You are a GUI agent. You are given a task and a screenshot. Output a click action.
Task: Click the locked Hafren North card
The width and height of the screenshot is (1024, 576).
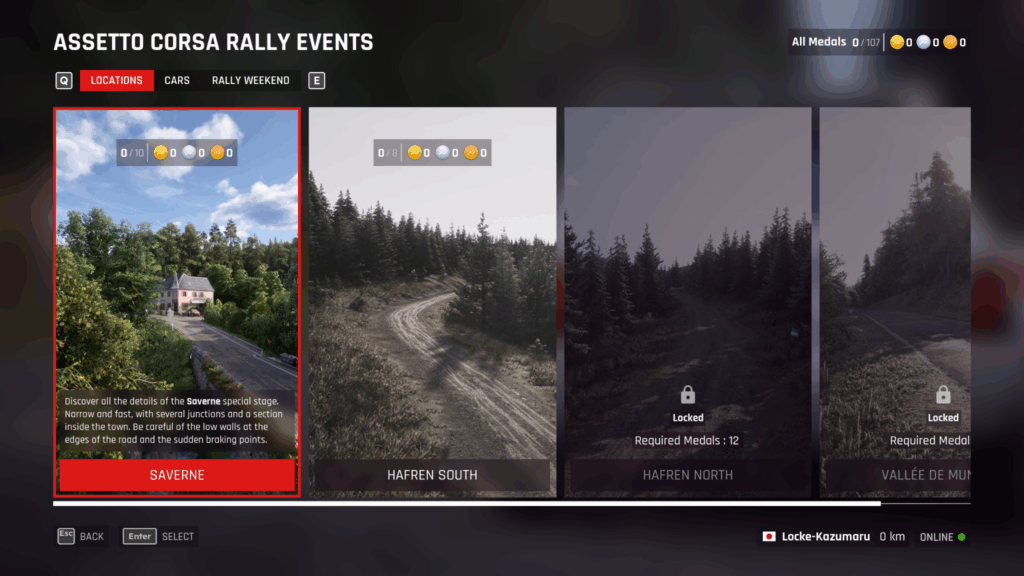[687, 300]
